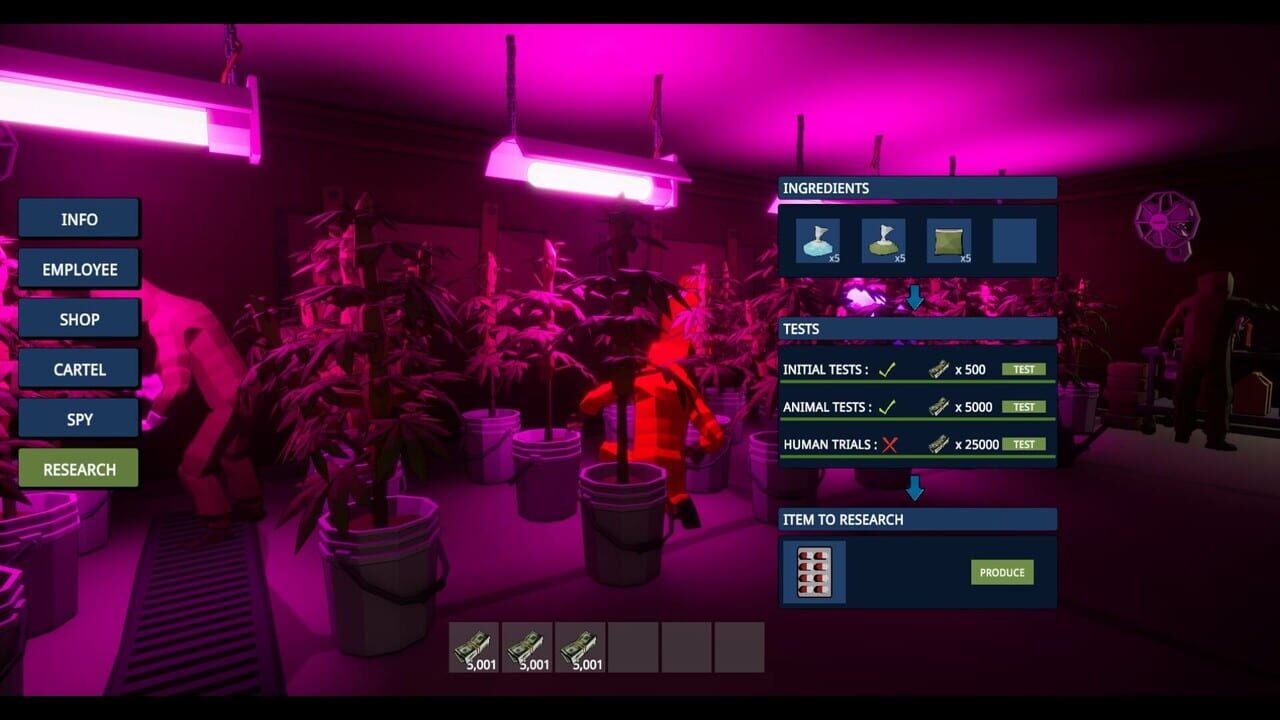The height and width of the screenshot is (720, 1280).
Task: Open the Spy panel
Action: [x=78, y=418]
